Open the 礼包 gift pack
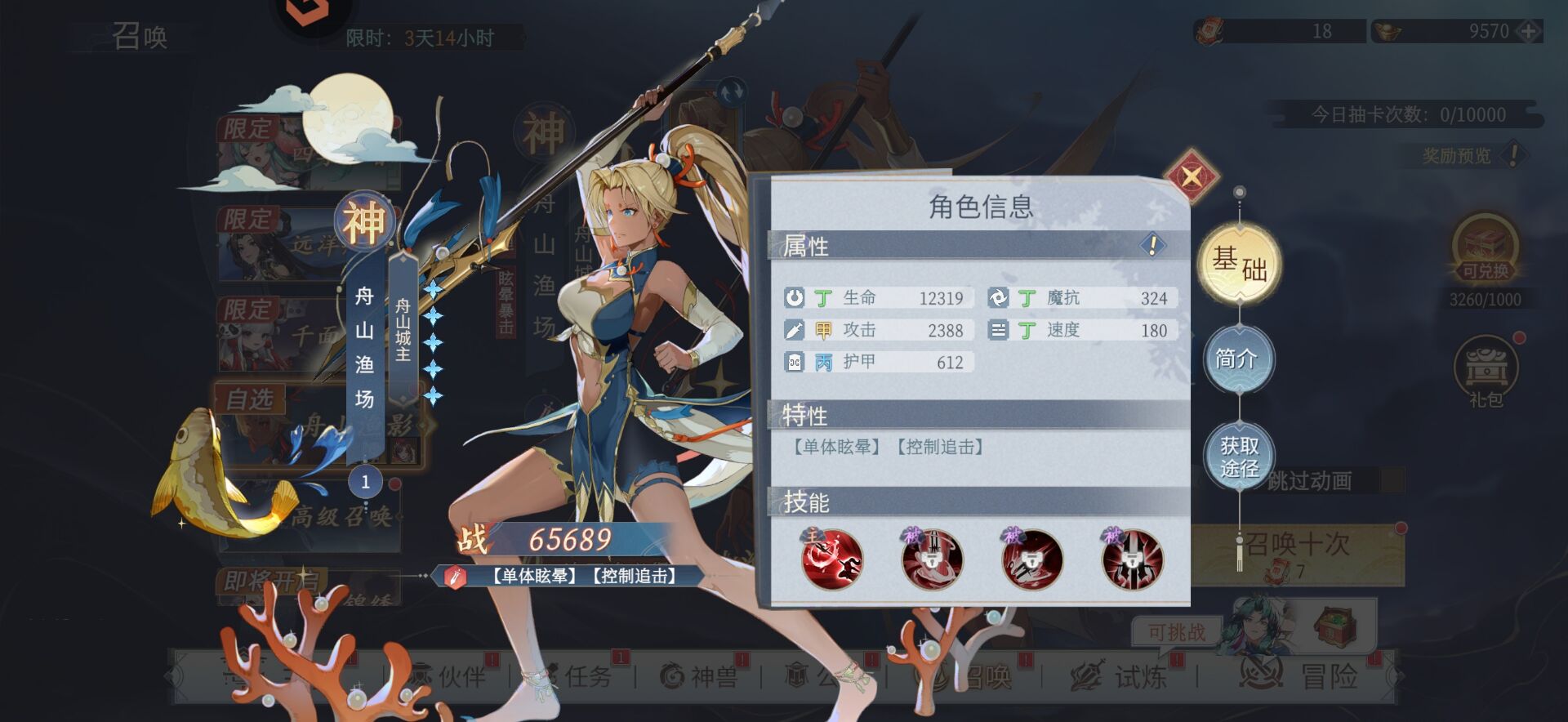Screen dimensions: 1568x722 pos(1486,375)
